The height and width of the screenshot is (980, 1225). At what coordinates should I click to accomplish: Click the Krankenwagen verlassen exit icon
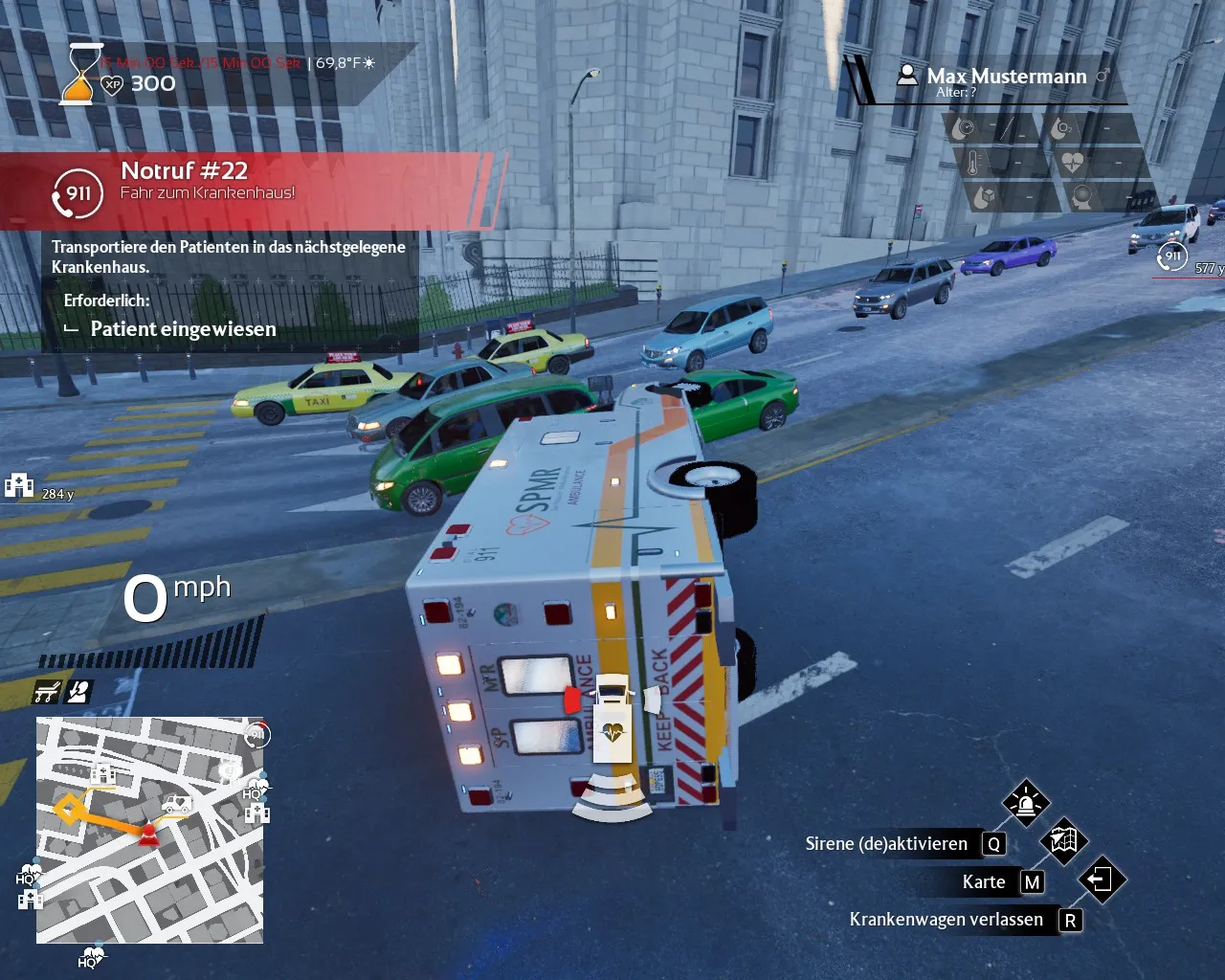point(1102,880)
